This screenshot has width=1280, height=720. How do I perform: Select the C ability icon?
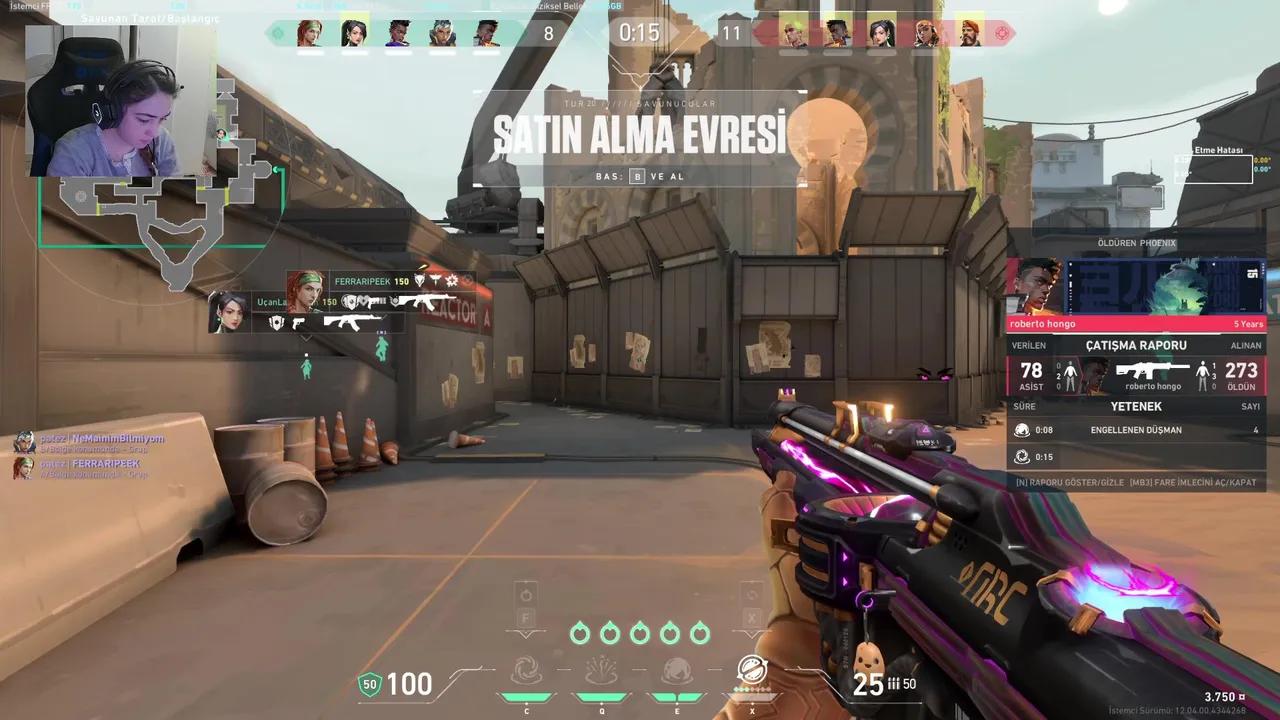click(526, 670)
